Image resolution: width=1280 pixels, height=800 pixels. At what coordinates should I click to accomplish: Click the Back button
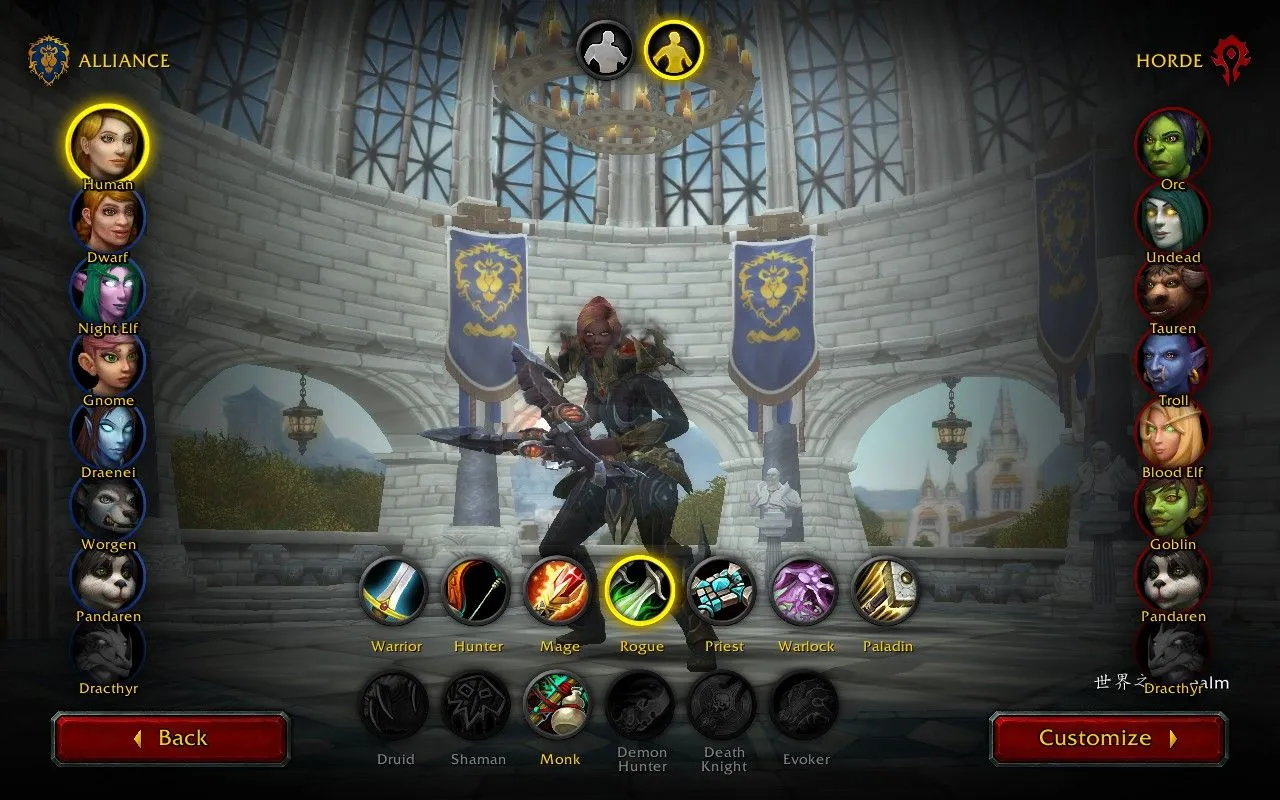coord(170,737)
